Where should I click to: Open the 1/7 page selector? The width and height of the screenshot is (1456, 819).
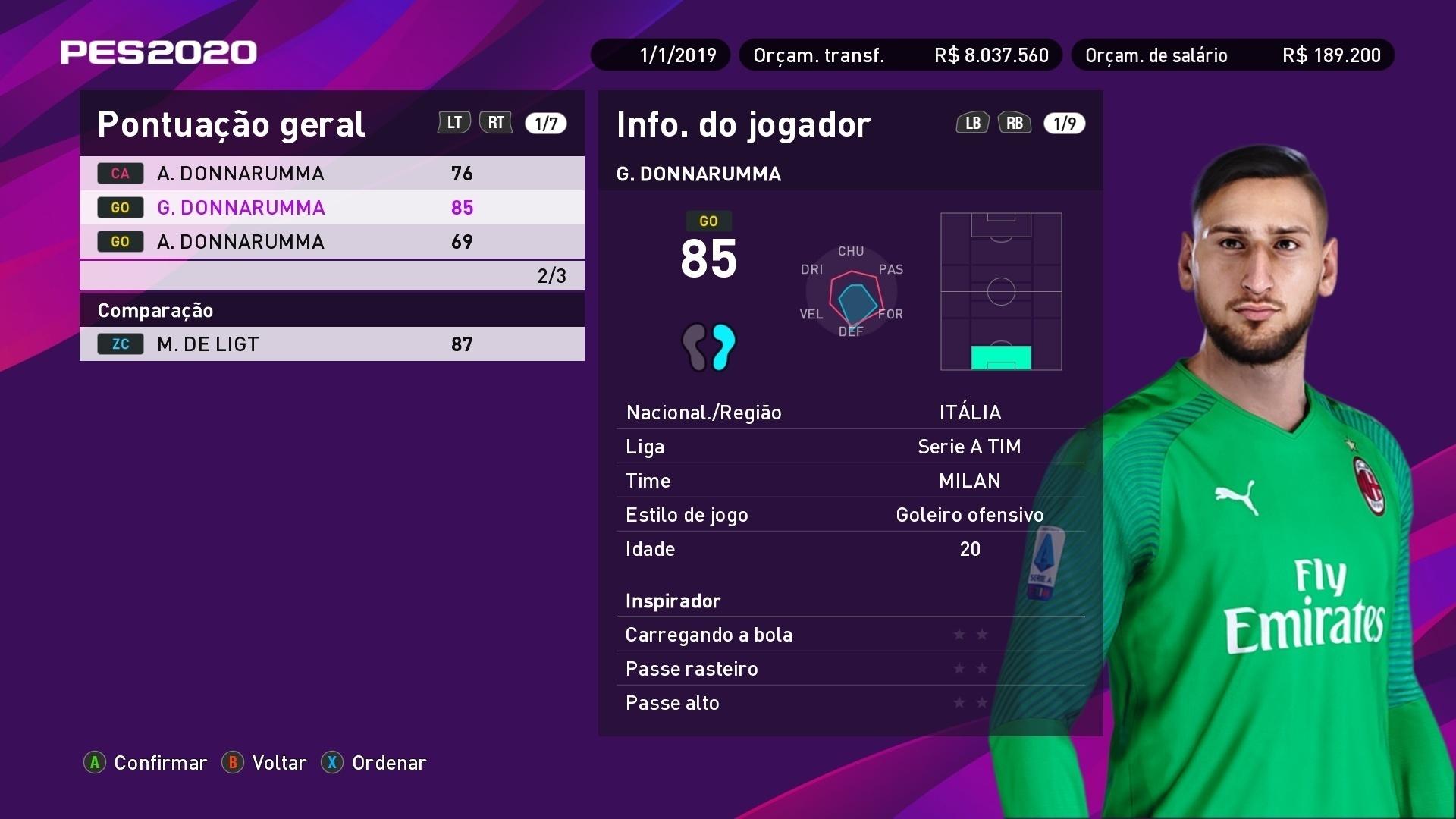(x=546, y=122)
